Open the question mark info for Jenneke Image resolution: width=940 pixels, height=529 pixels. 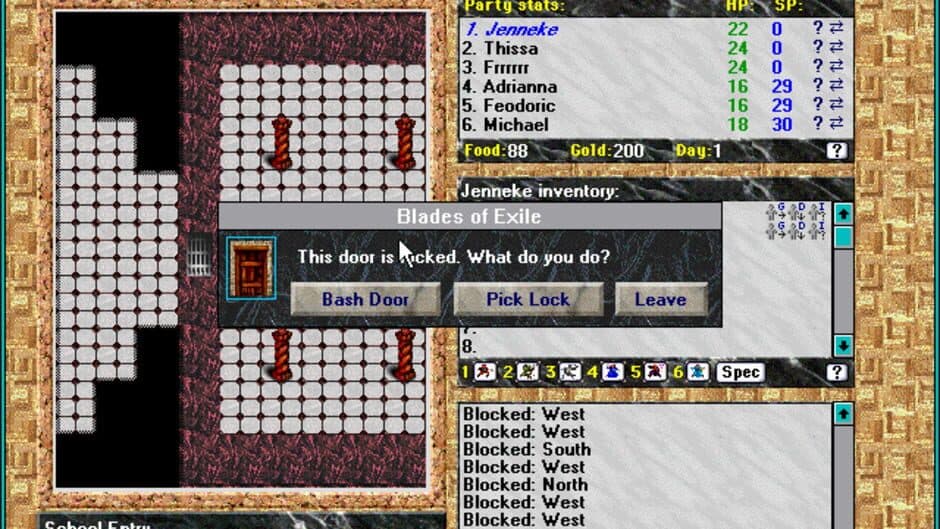(818, 30)
